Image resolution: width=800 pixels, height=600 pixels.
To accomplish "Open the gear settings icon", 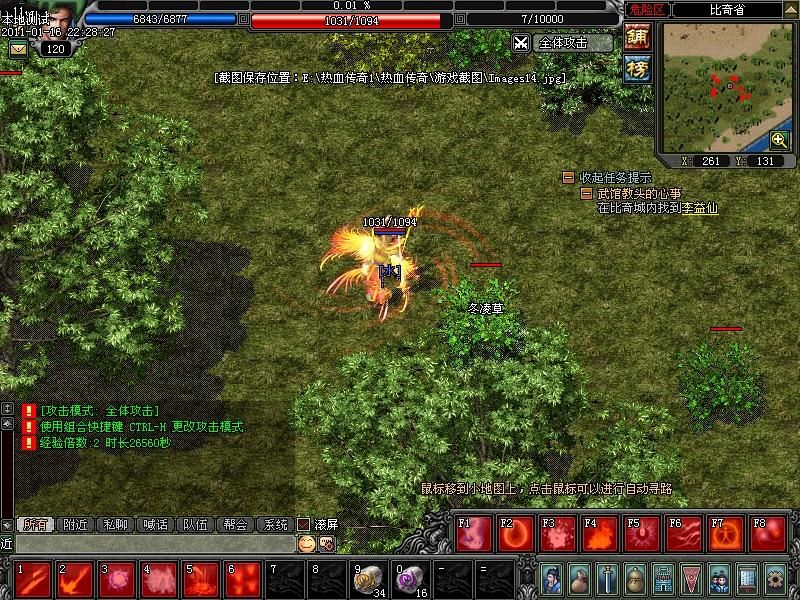I will (775, 579).
